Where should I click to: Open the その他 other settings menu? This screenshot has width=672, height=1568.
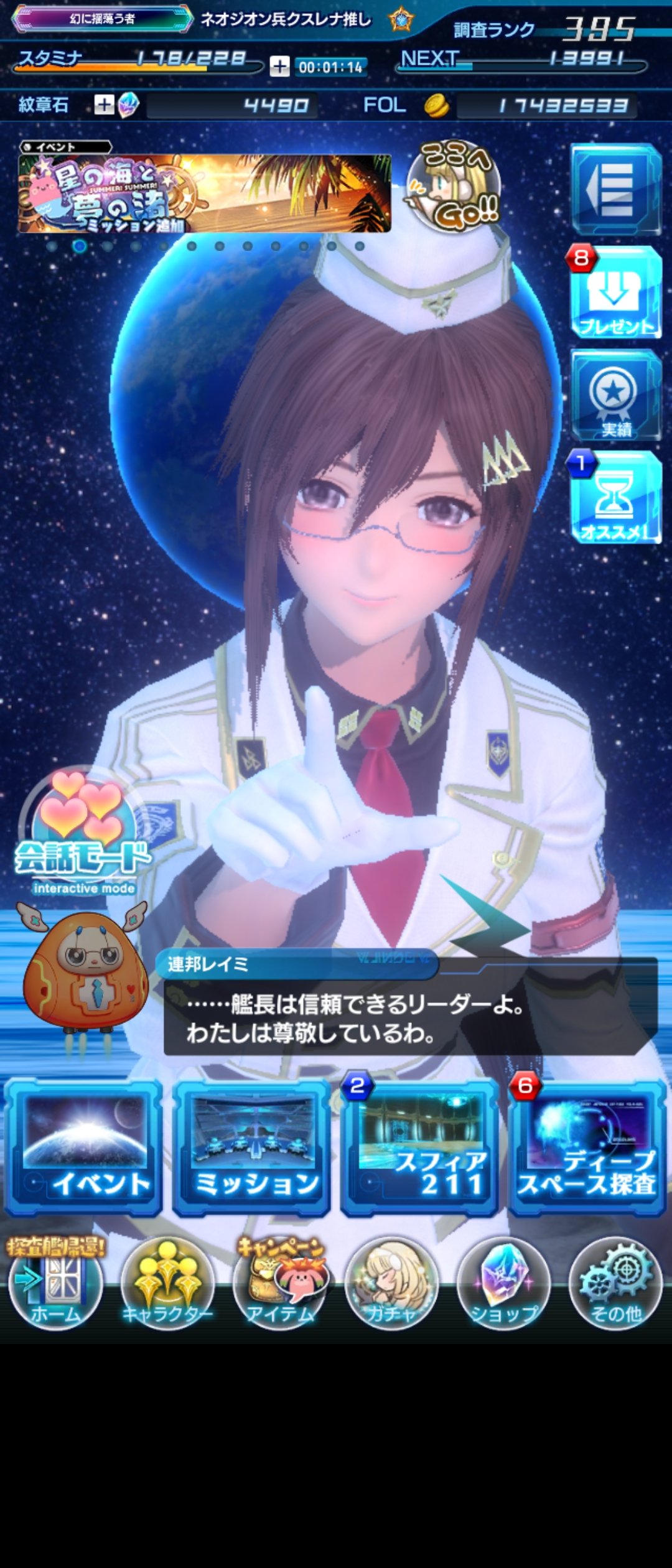615,1286
